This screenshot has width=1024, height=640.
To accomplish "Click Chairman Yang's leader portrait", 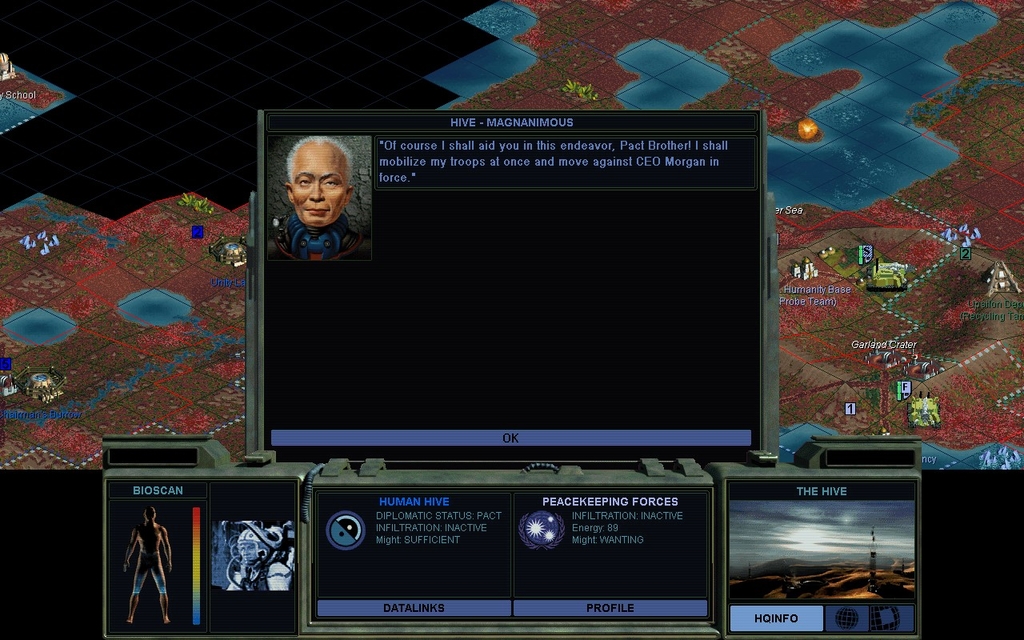I will [x=319, y=198].
